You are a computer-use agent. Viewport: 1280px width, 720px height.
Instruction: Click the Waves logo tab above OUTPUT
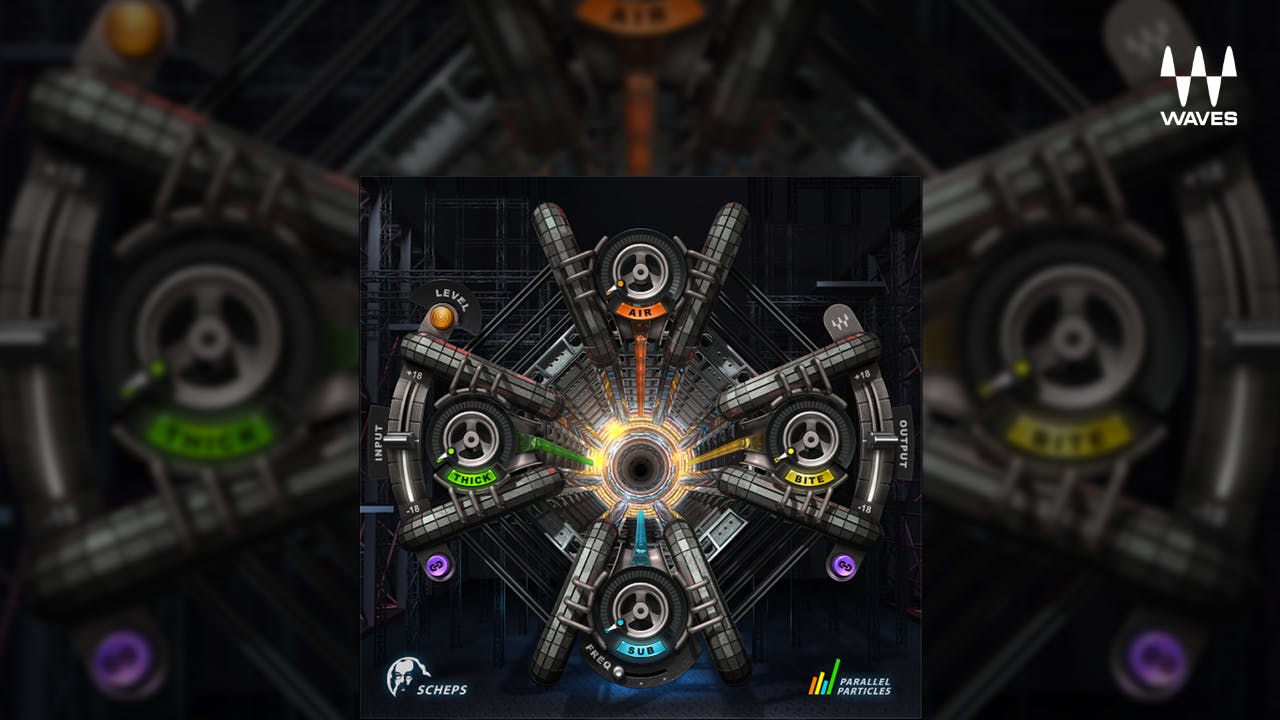click(x=838, y=322)
